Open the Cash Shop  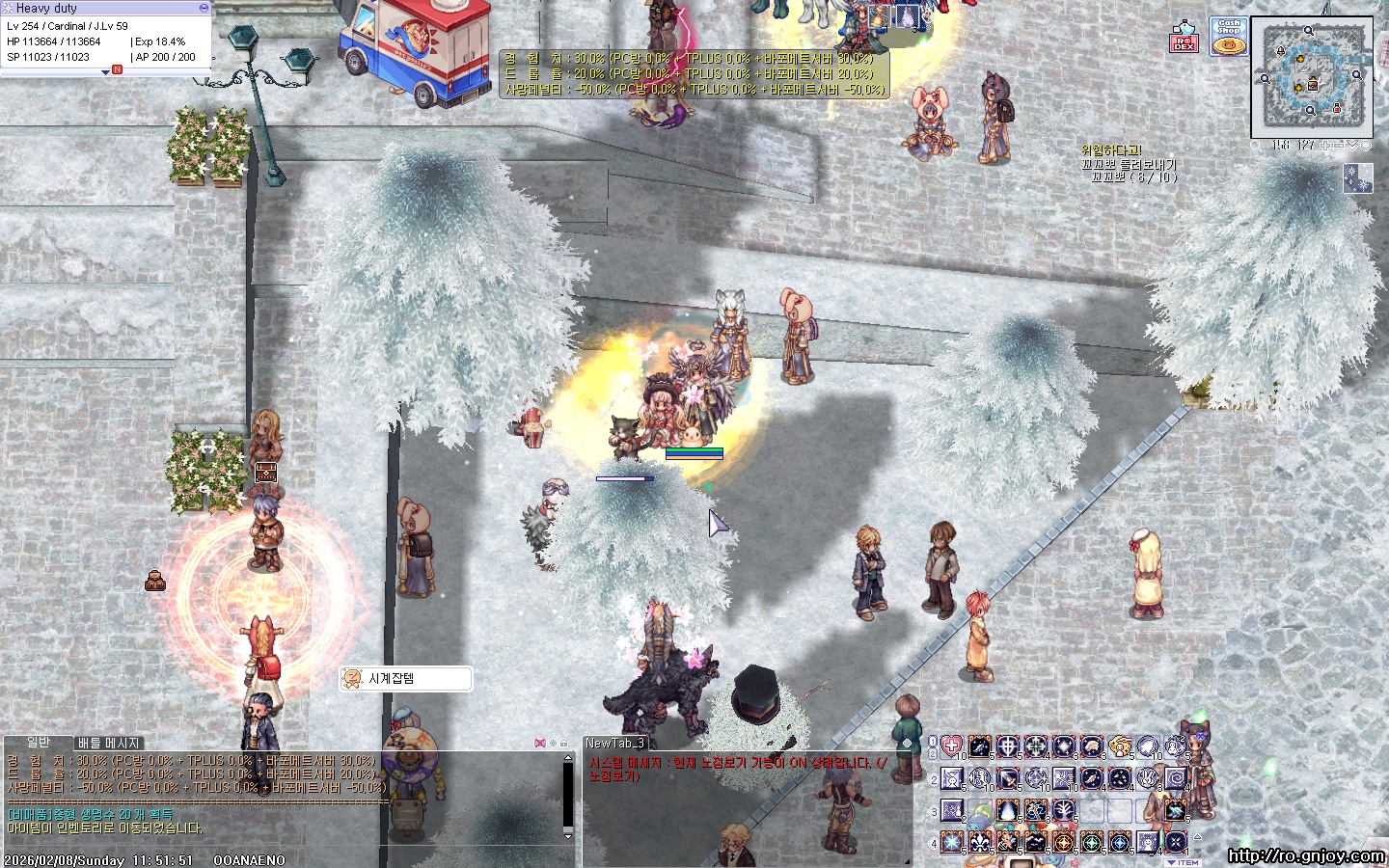pyautogui.click(x=1229, y=37)
